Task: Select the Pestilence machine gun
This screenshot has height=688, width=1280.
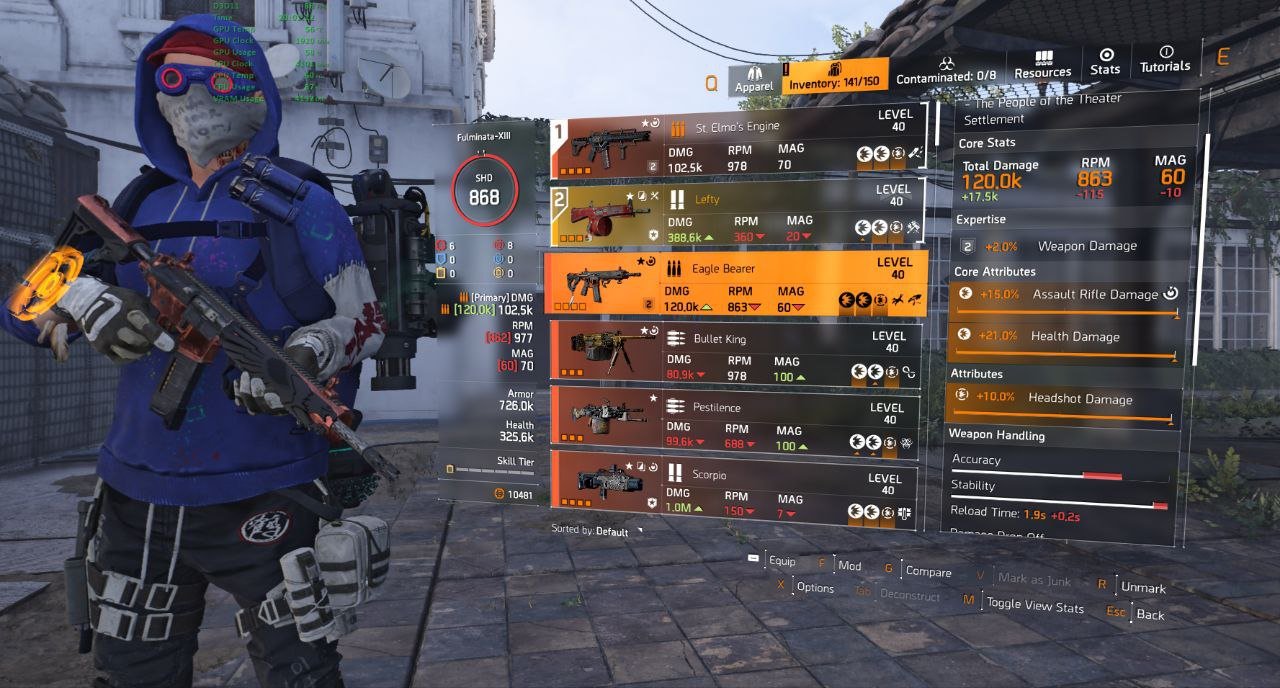Action: click(735, 421)
